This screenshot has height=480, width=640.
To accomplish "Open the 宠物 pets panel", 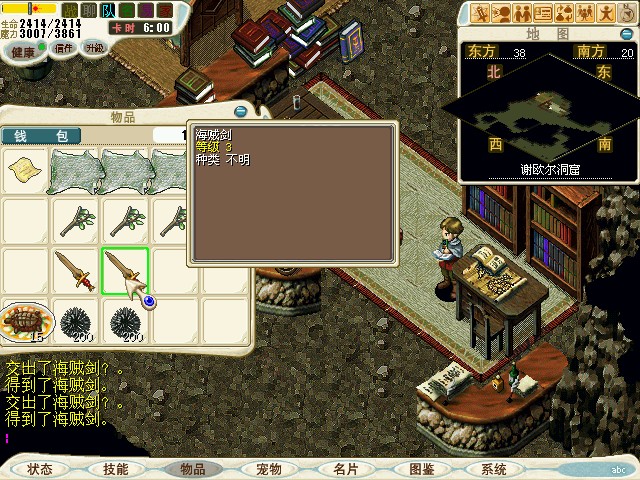I will click(x=268, y=469).
